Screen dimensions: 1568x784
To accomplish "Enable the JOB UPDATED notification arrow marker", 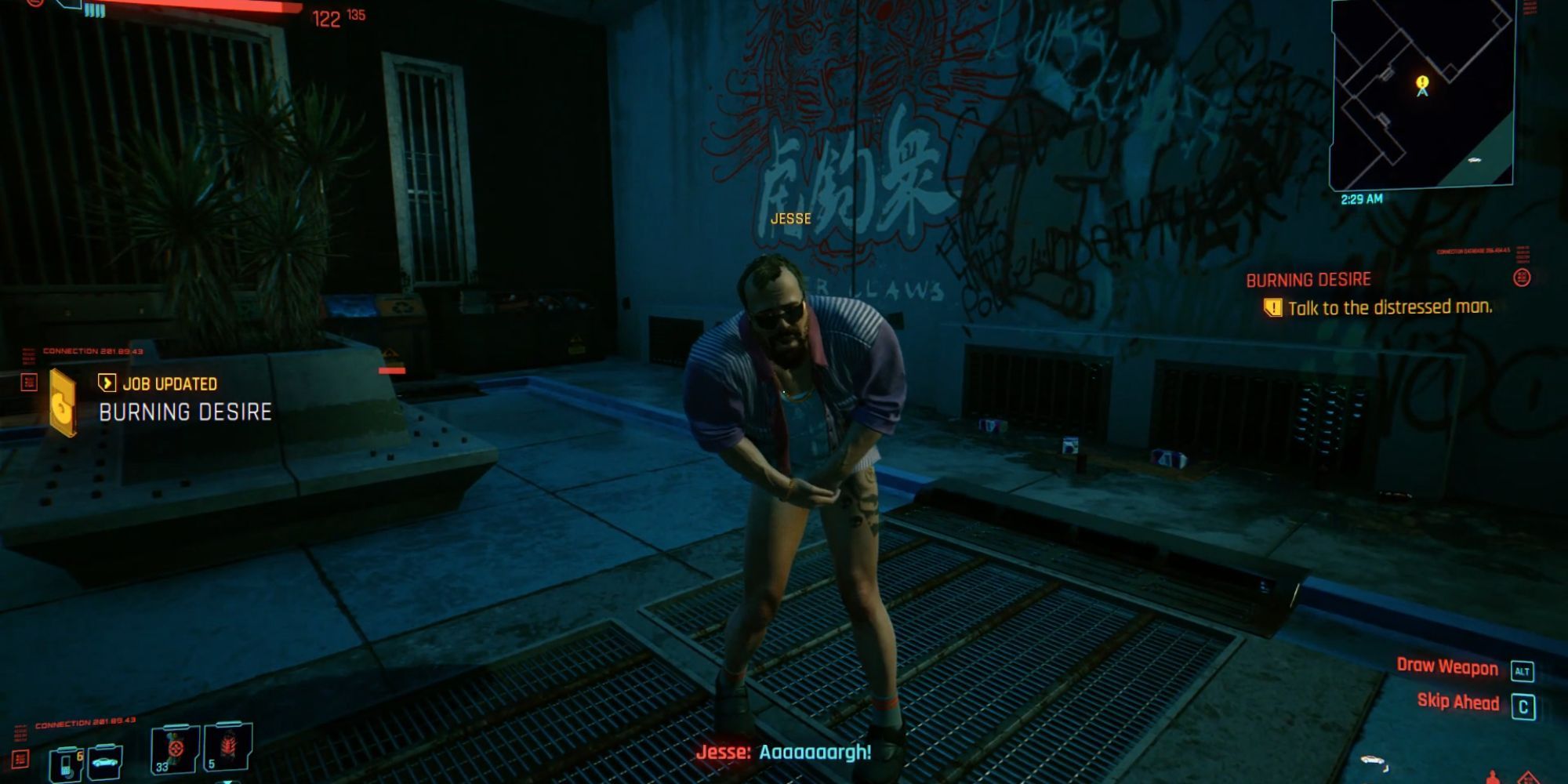I will [x=107, y=383].
